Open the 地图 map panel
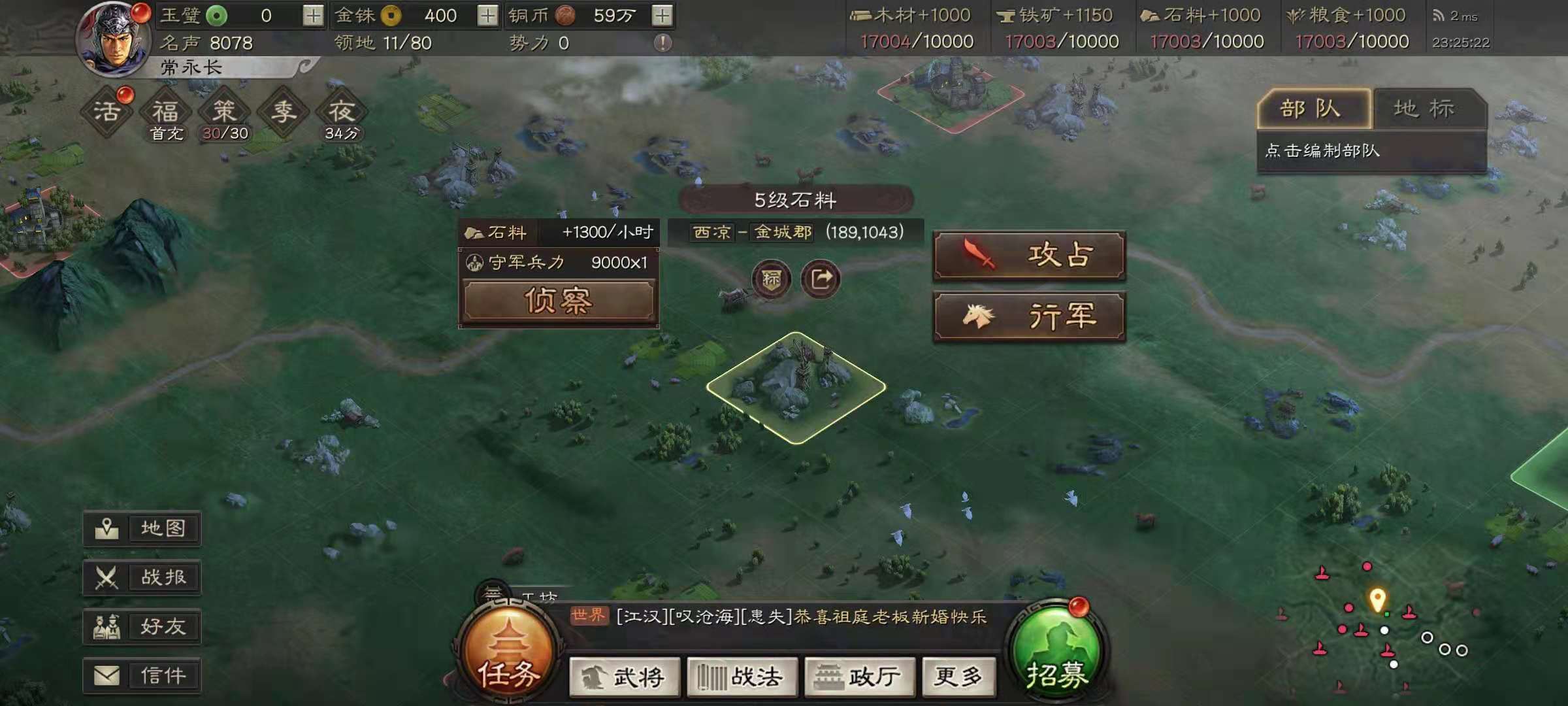This screenshot has width=1568, height=706. pos(141,529)
